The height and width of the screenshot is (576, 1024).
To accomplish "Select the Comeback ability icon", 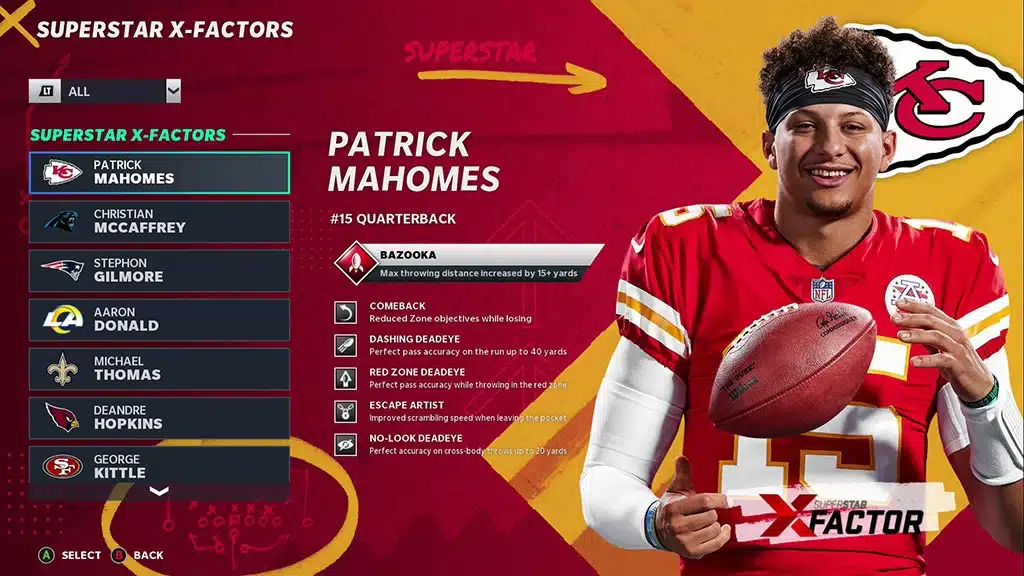I will pyautogui.click(x=345, y=313).
